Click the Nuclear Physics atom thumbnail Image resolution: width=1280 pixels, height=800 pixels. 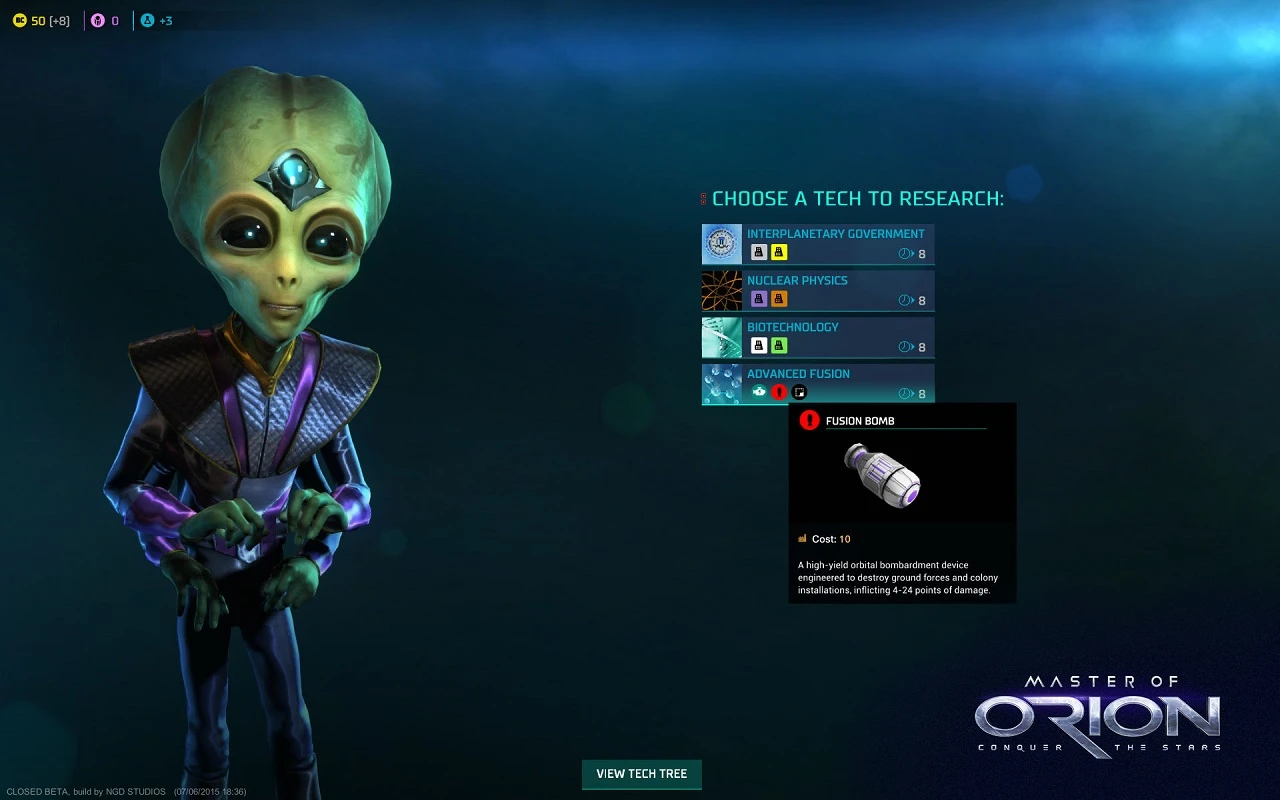tap(721, 290)
